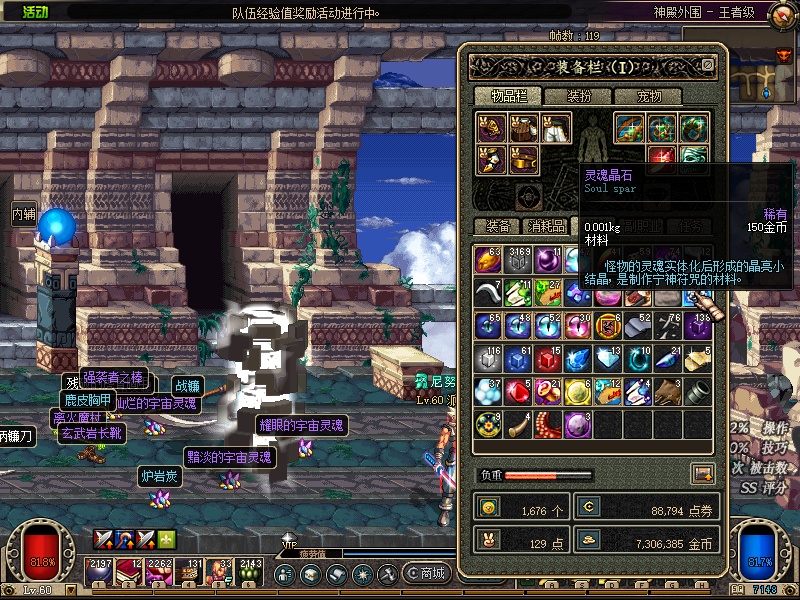The width and height of the screenshot is (800, 600).
Task: Click the green fleur-de-lis buff icon
Action: [x=166, y=540]
